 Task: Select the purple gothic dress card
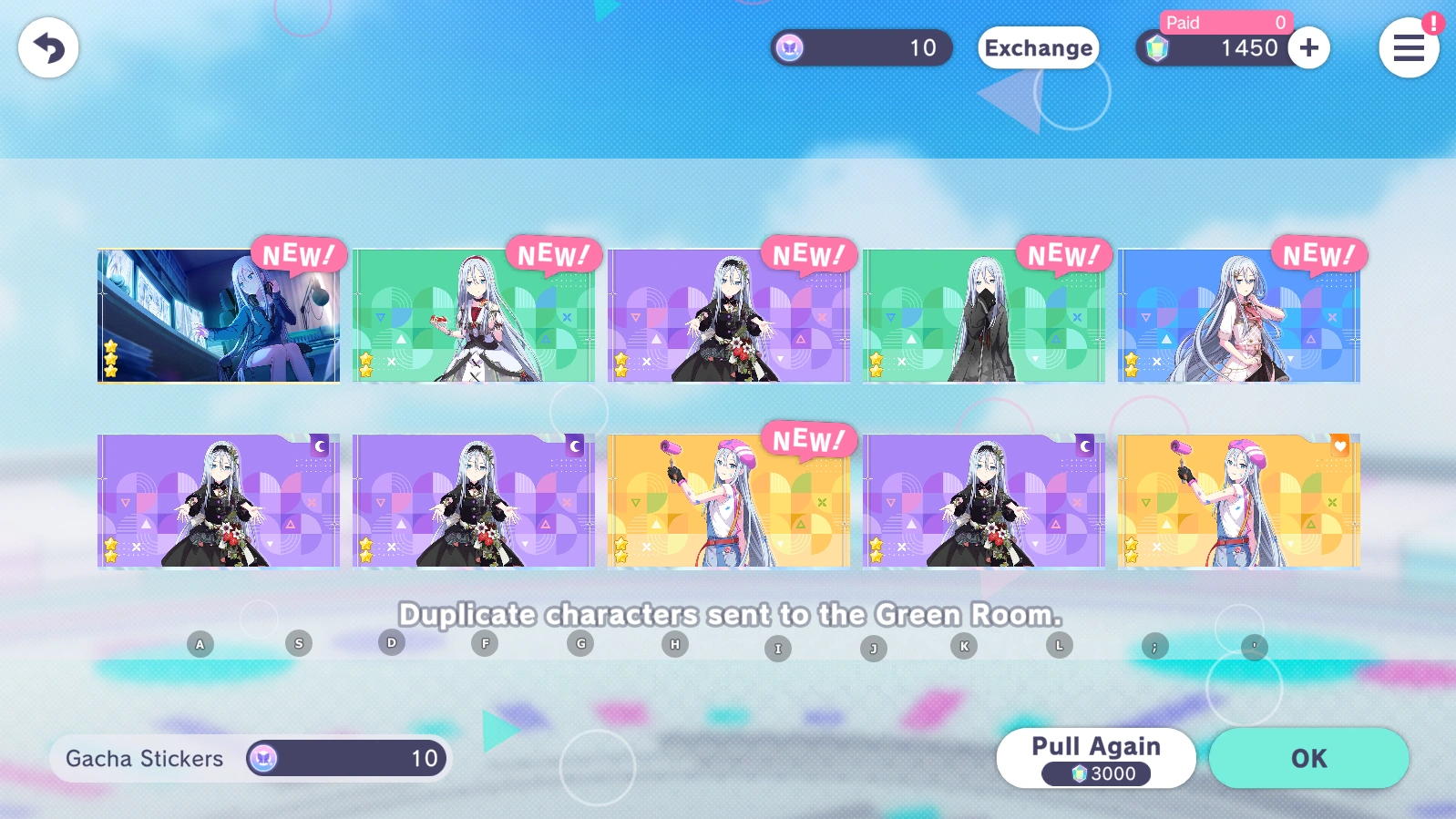[x=729, y=314]
